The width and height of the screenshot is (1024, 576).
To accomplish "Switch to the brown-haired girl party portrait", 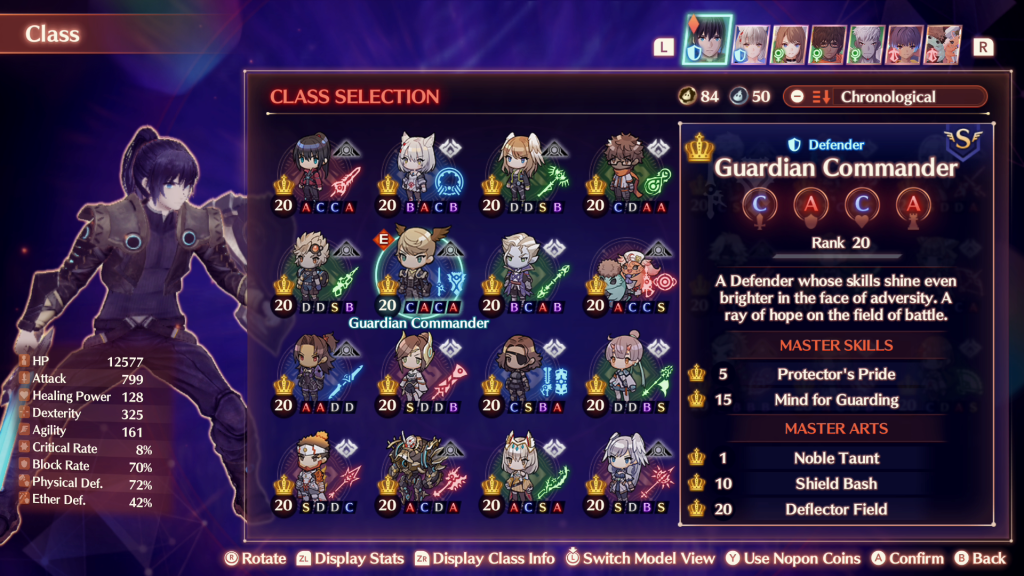I will 790,45.
